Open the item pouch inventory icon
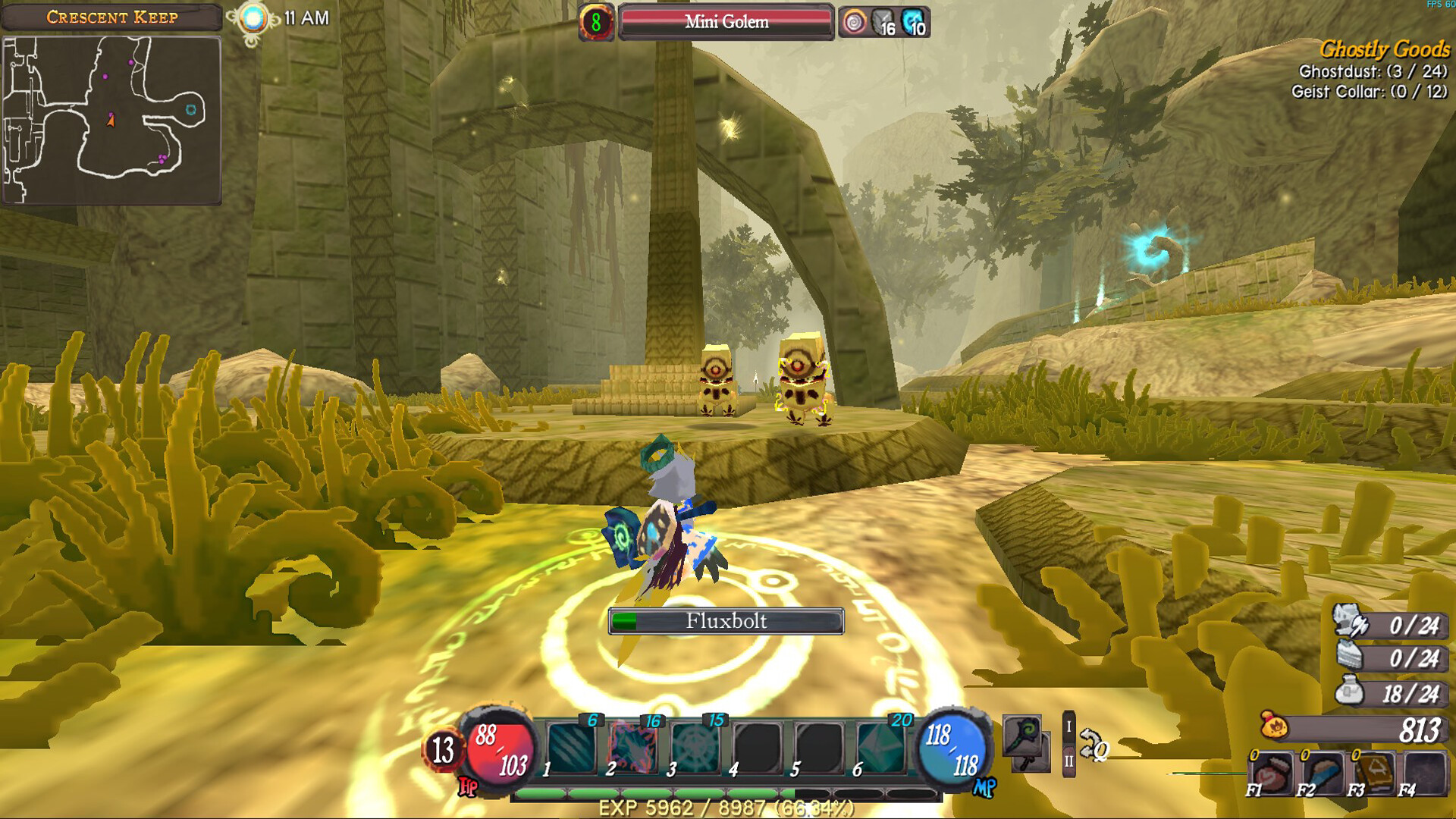 1350,691
